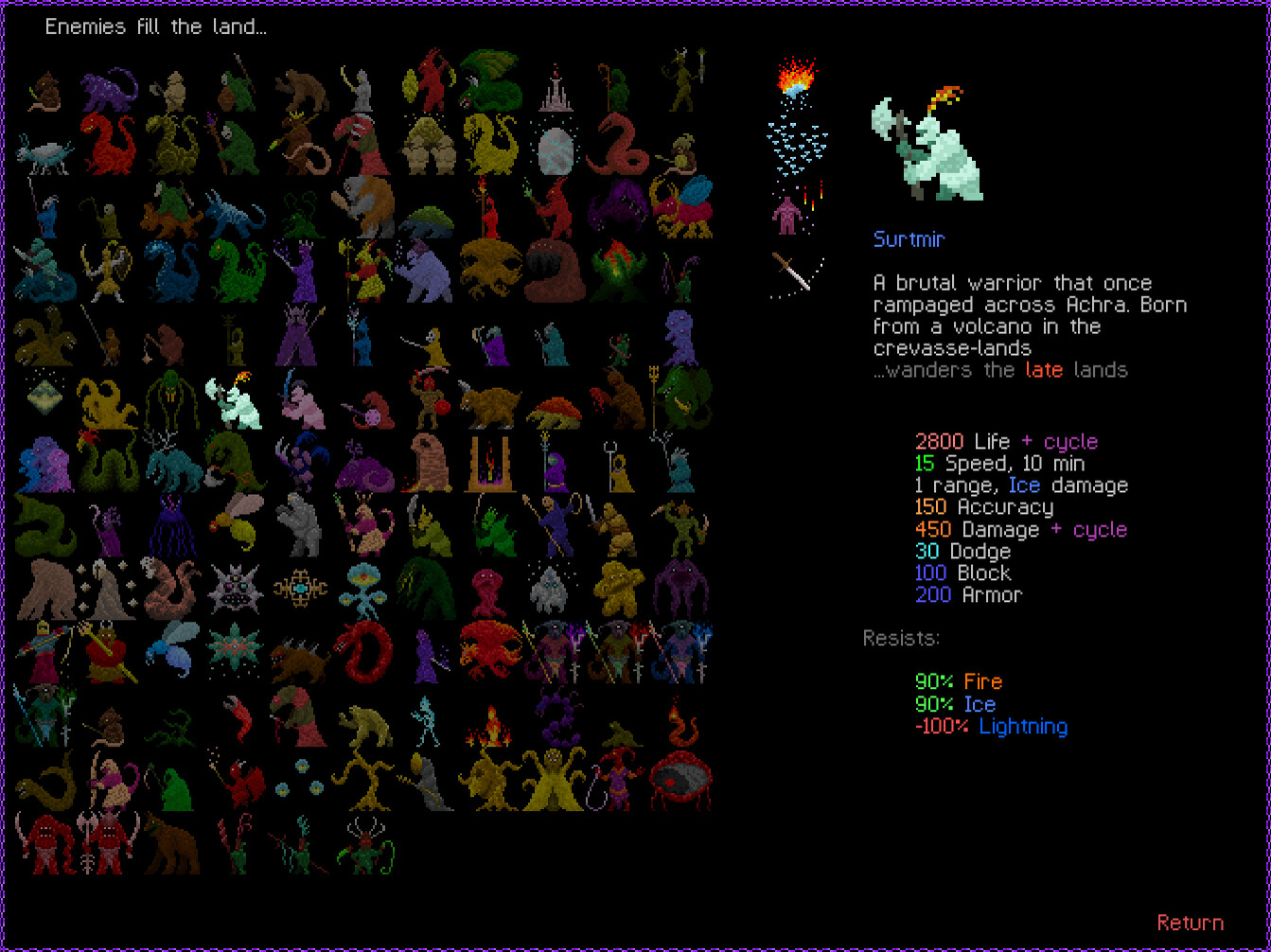Click the 'Enemies fill the land' title text
This screenshot has height=952, width=1271.
tap(156, 26)
